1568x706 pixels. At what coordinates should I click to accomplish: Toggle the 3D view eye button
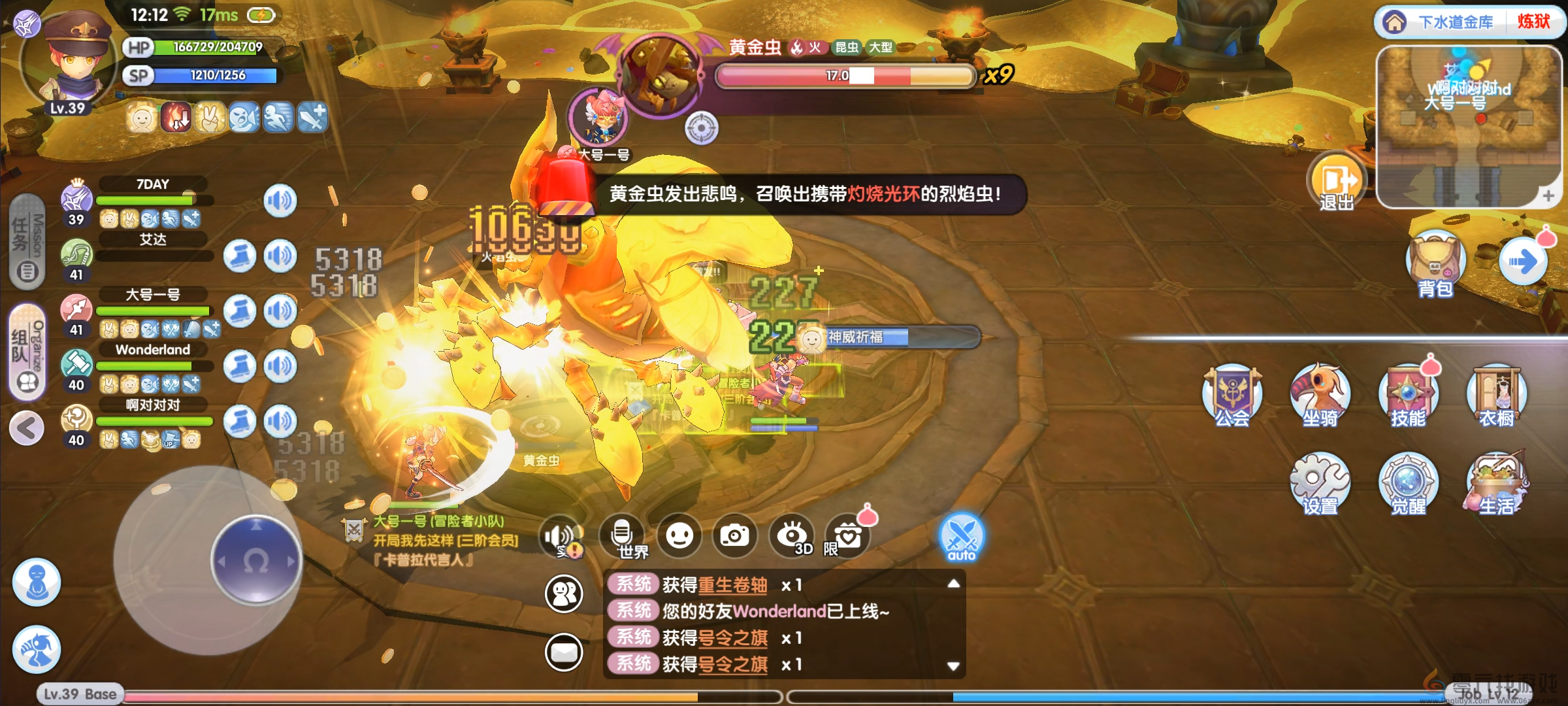pyautogui.click(x=792, y=536)
